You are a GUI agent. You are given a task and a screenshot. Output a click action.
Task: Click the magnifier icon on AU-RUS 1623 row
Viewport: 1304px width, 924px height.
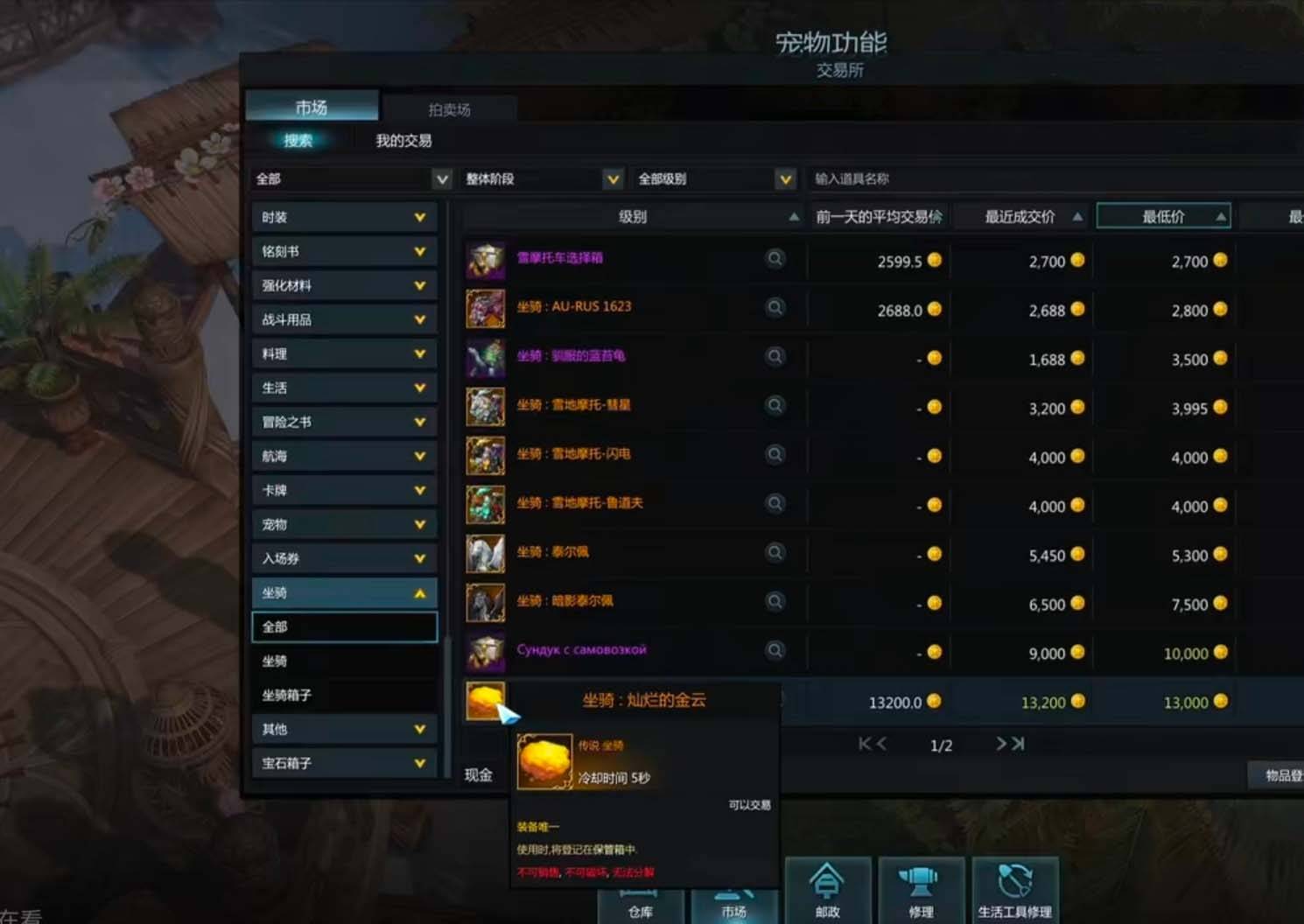[775, 308]
